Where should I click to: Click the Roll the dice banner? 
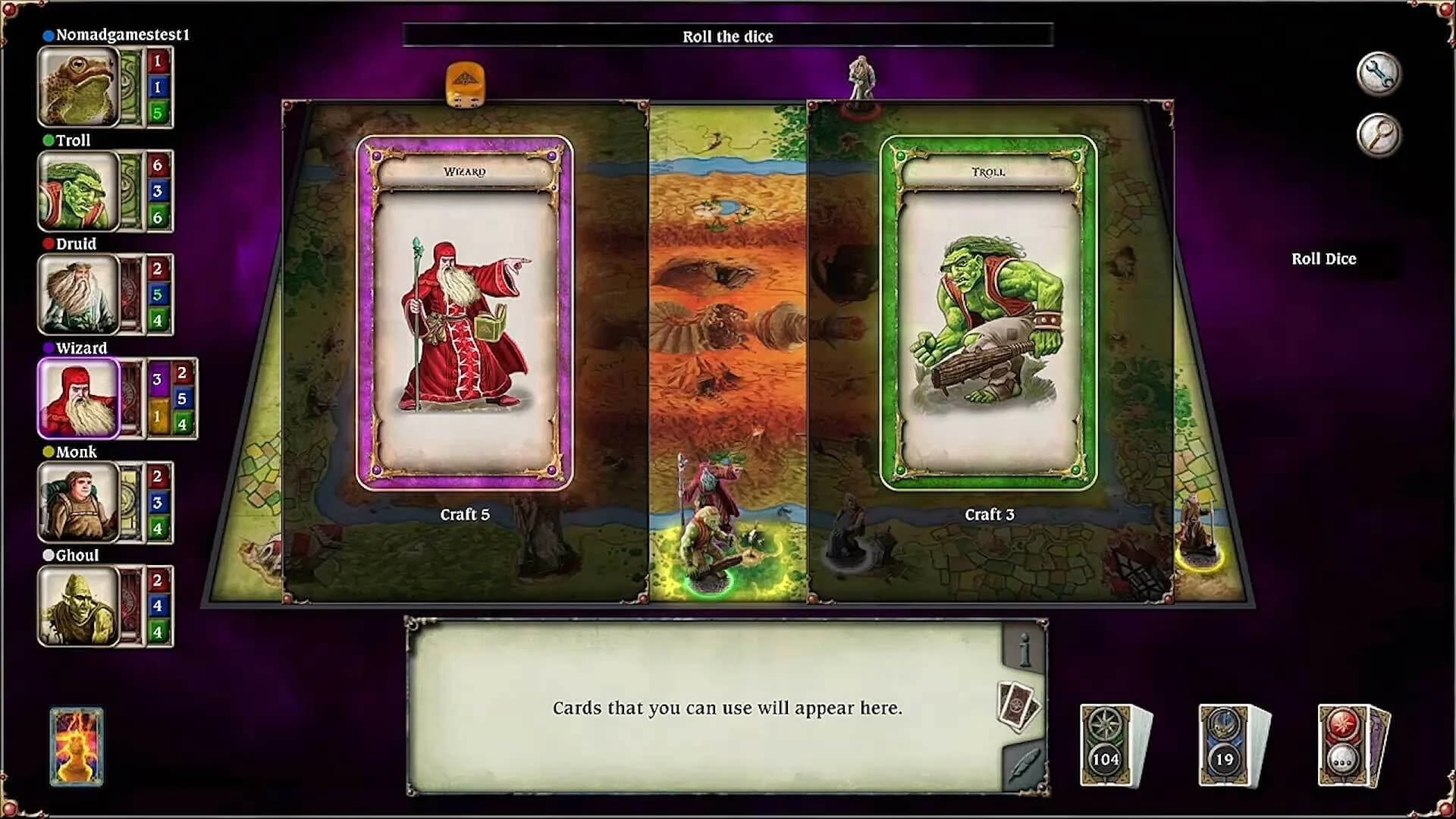click(x=728, y=36)
